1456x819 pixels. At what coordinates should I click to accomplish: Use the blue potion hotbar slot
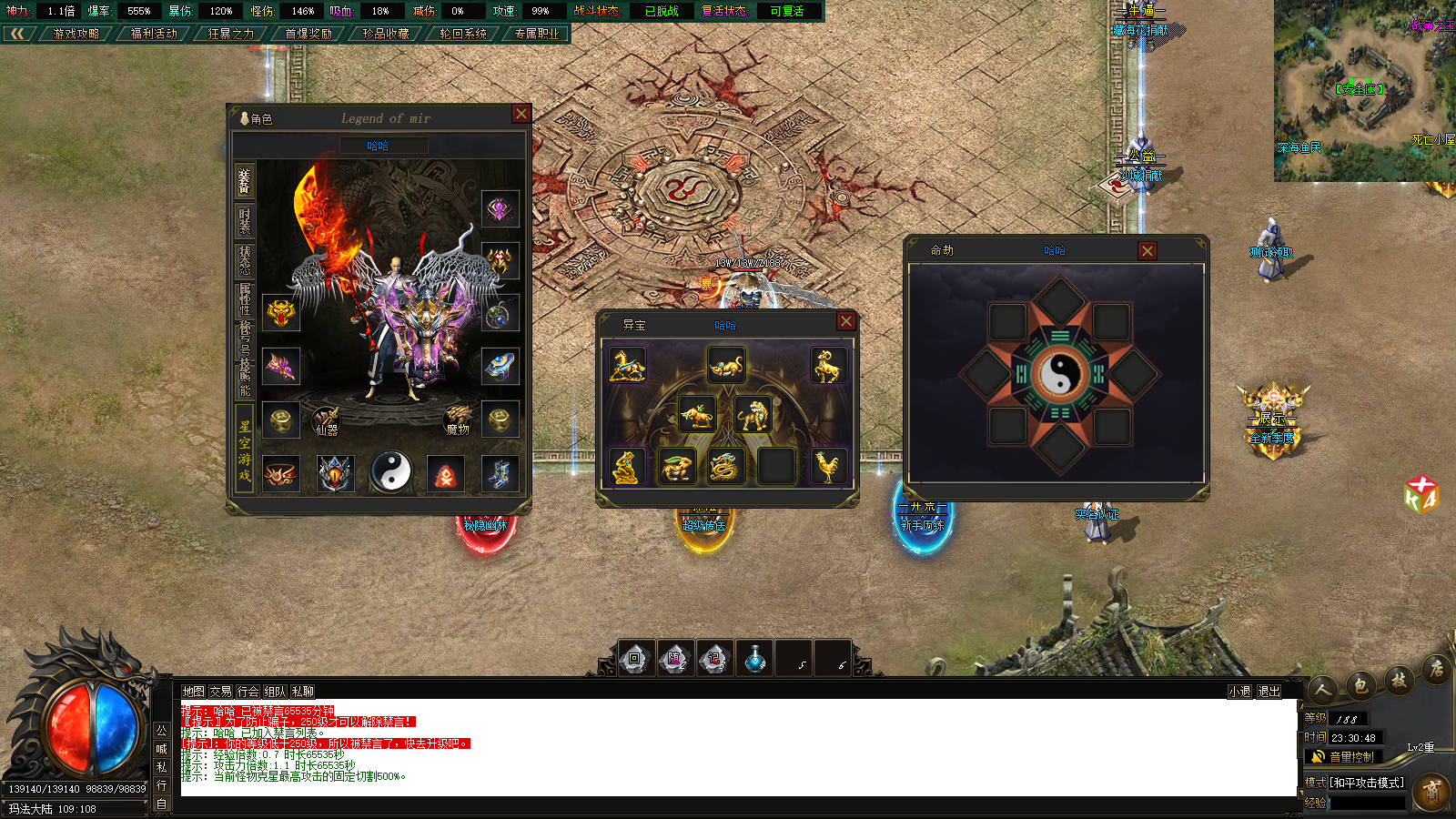pyautogui.click(x=754, y=659)
